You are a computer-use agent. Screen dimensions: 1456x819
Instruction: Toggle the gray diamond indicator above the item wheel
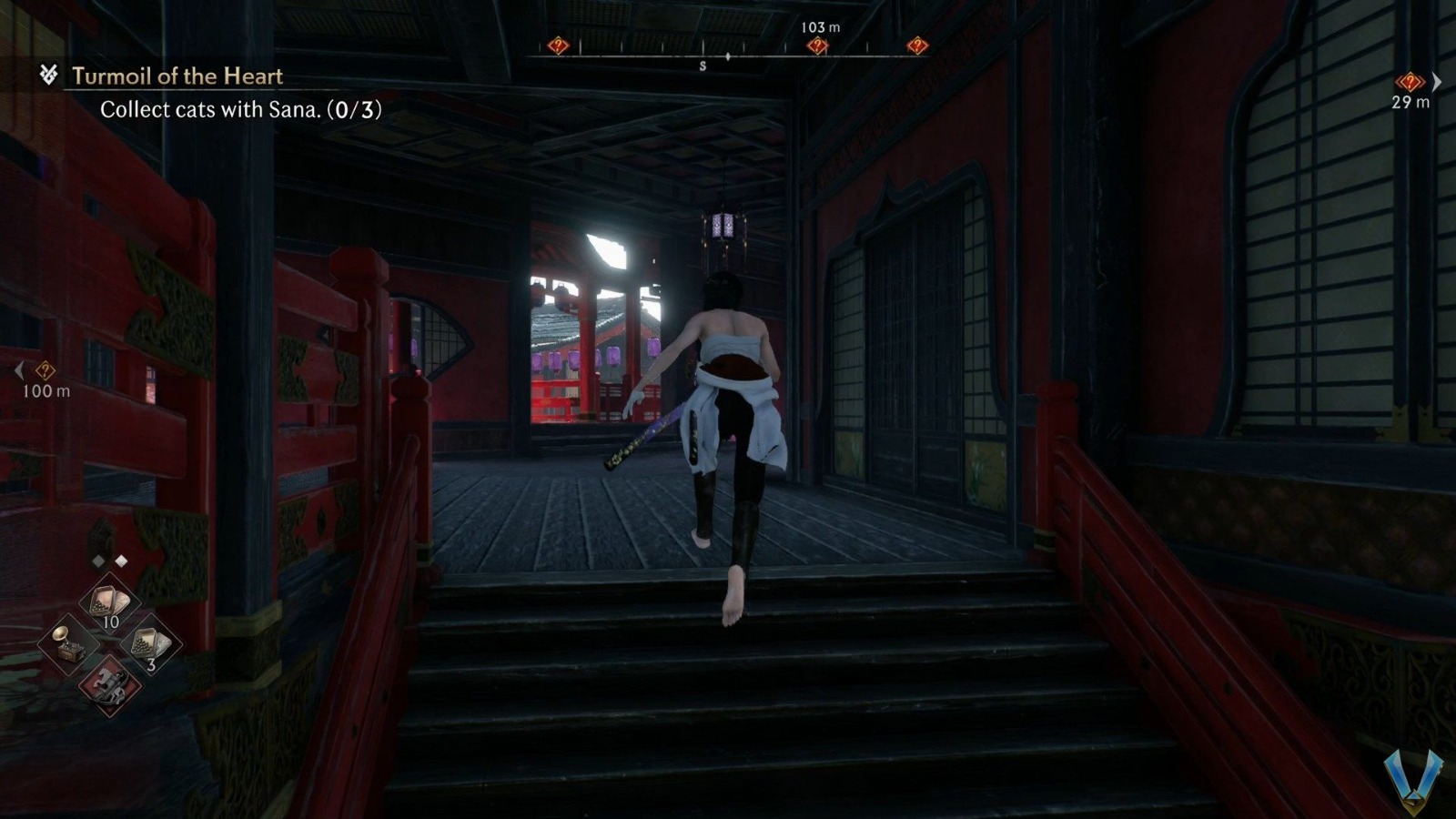[98, 561]
